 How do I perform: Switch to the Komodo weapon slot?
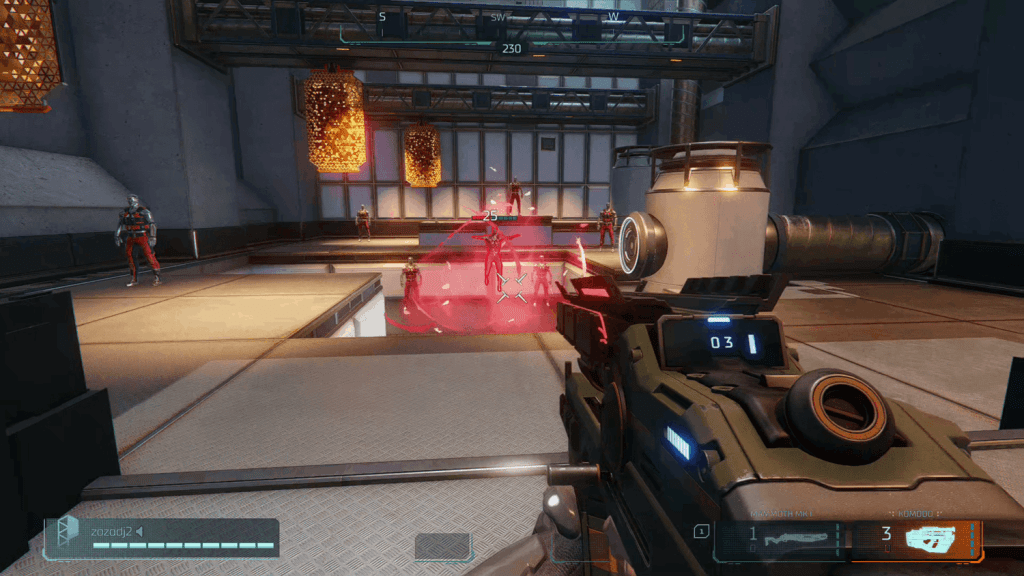tap(915, 539)
